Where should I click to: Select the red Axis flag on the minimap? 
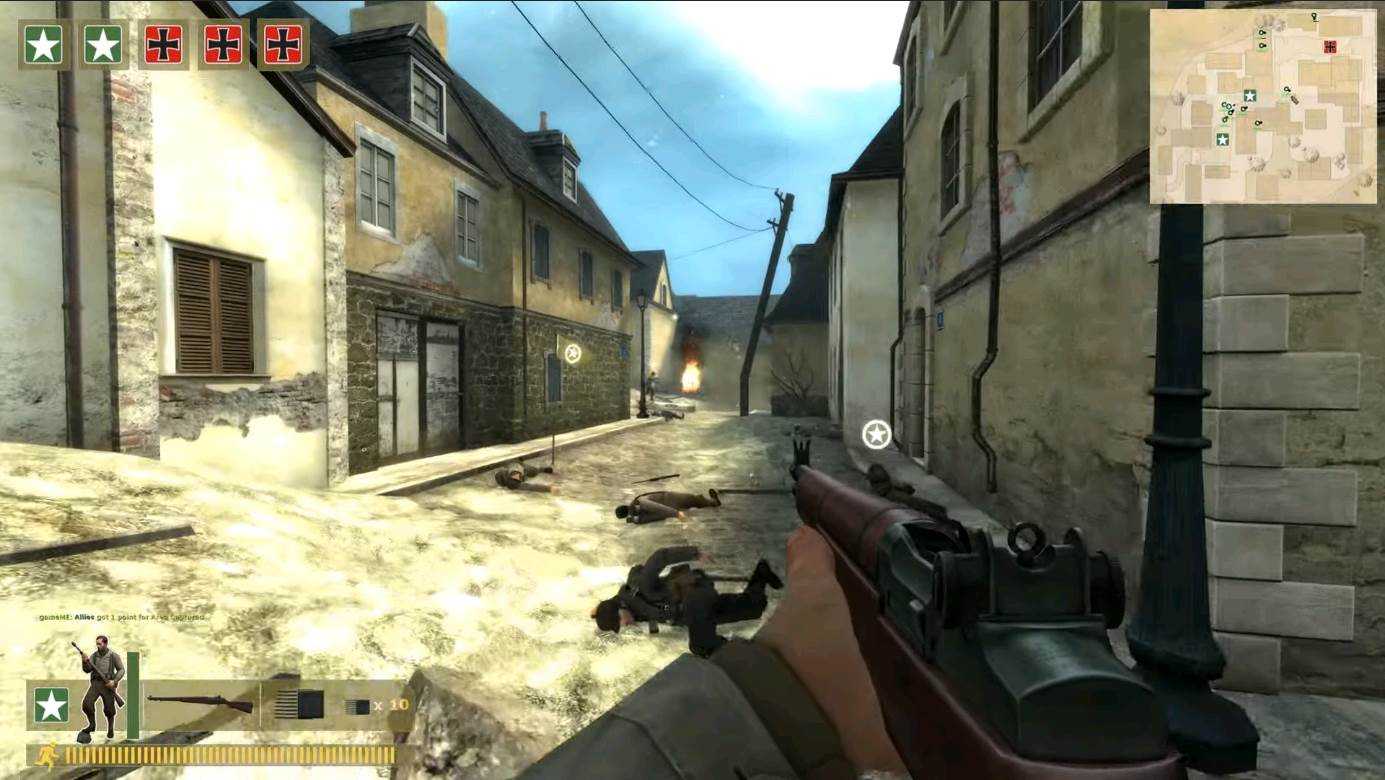point(1329,46)
